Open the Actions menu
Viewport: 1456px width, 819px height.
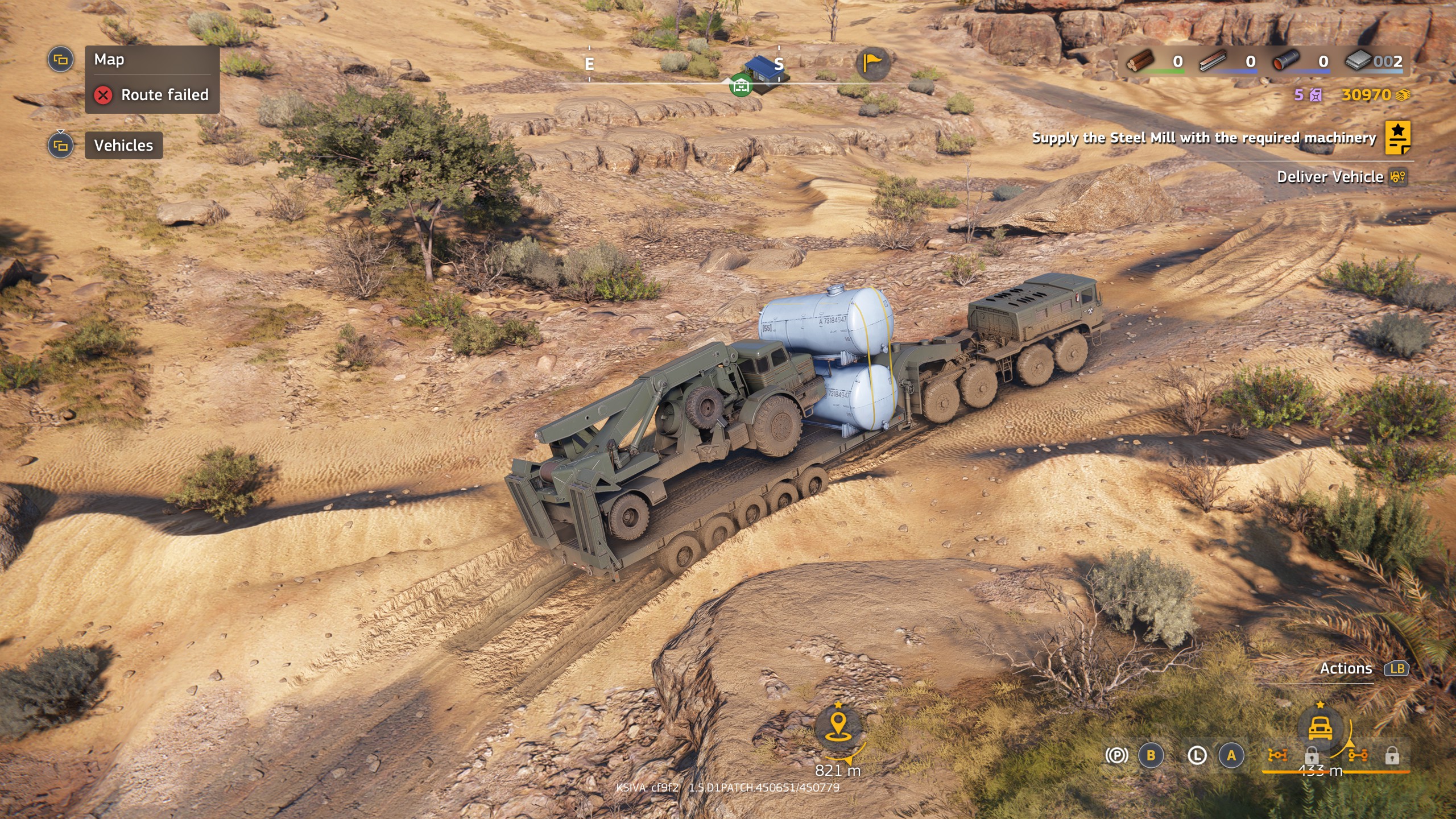(x=1346, y=669)
